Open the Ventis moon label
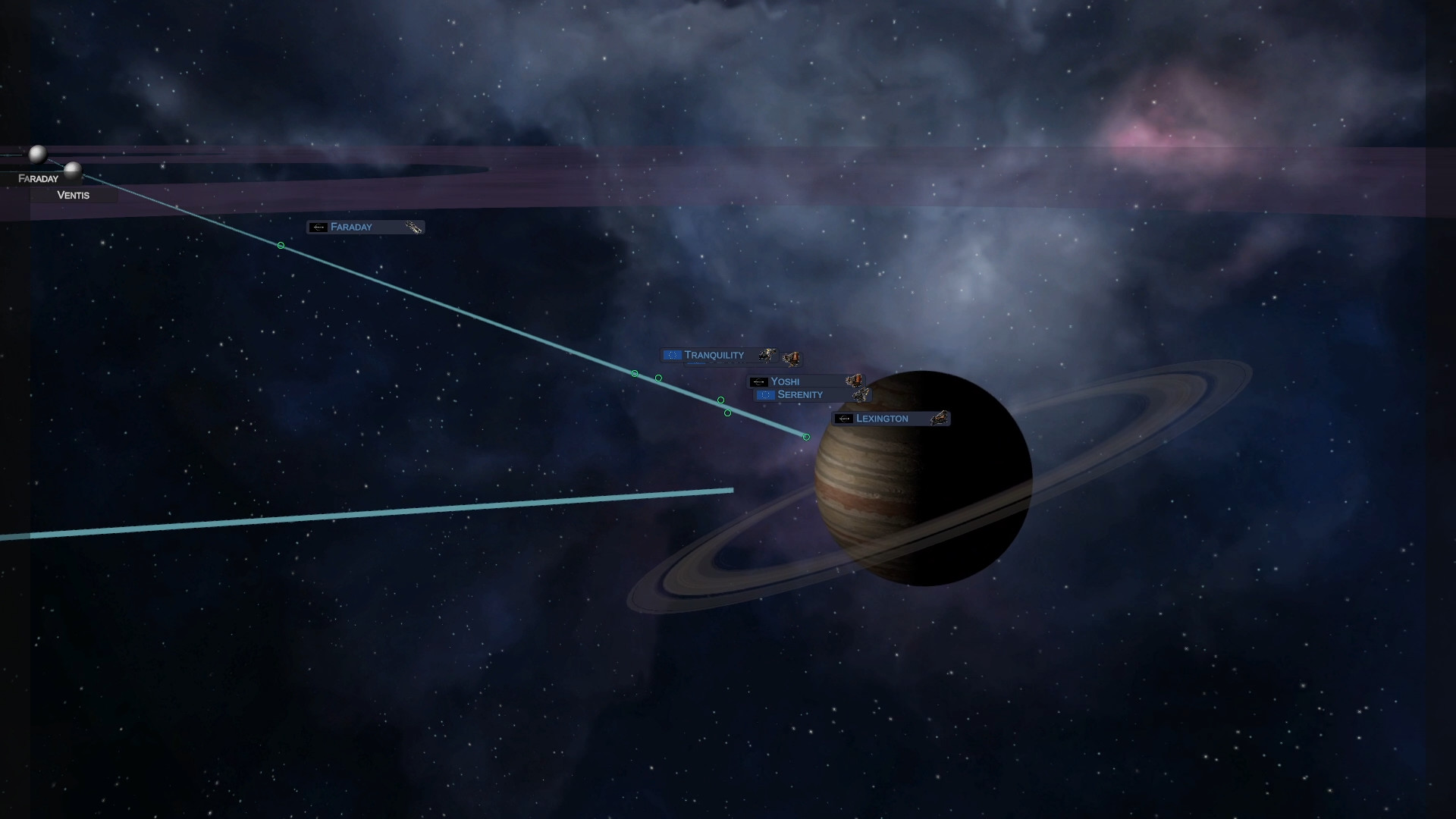 (74, 195)
